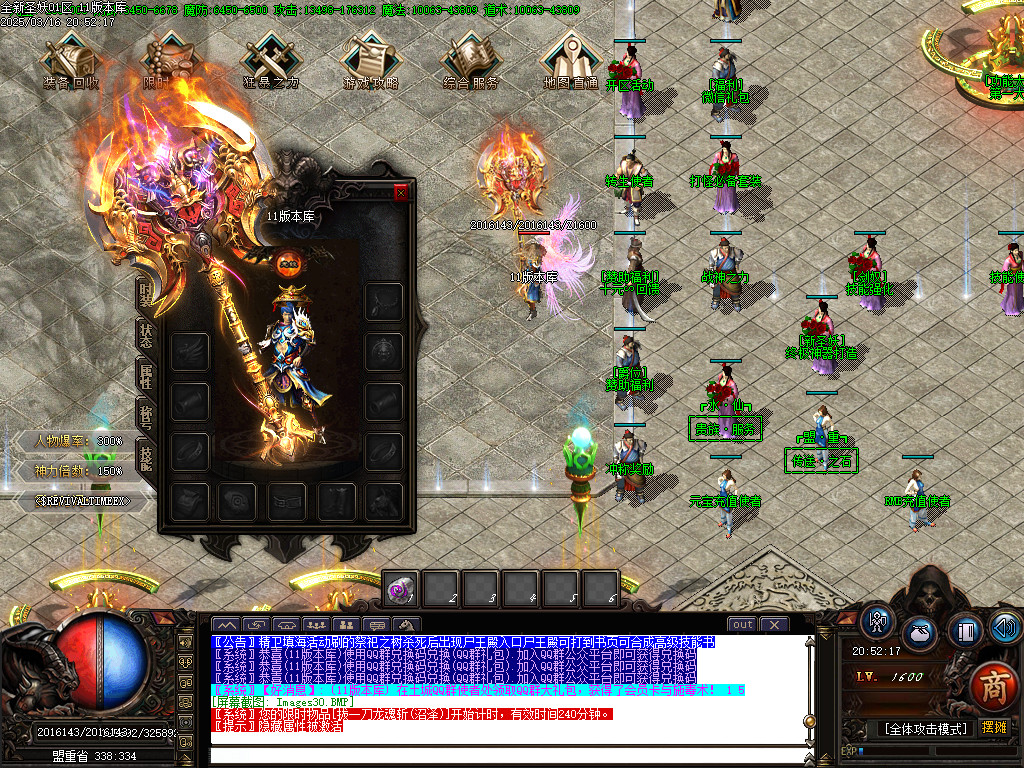1024x768 pixels.
Task: Switch to the 时装 costume tab
Action: coord(146,292)
